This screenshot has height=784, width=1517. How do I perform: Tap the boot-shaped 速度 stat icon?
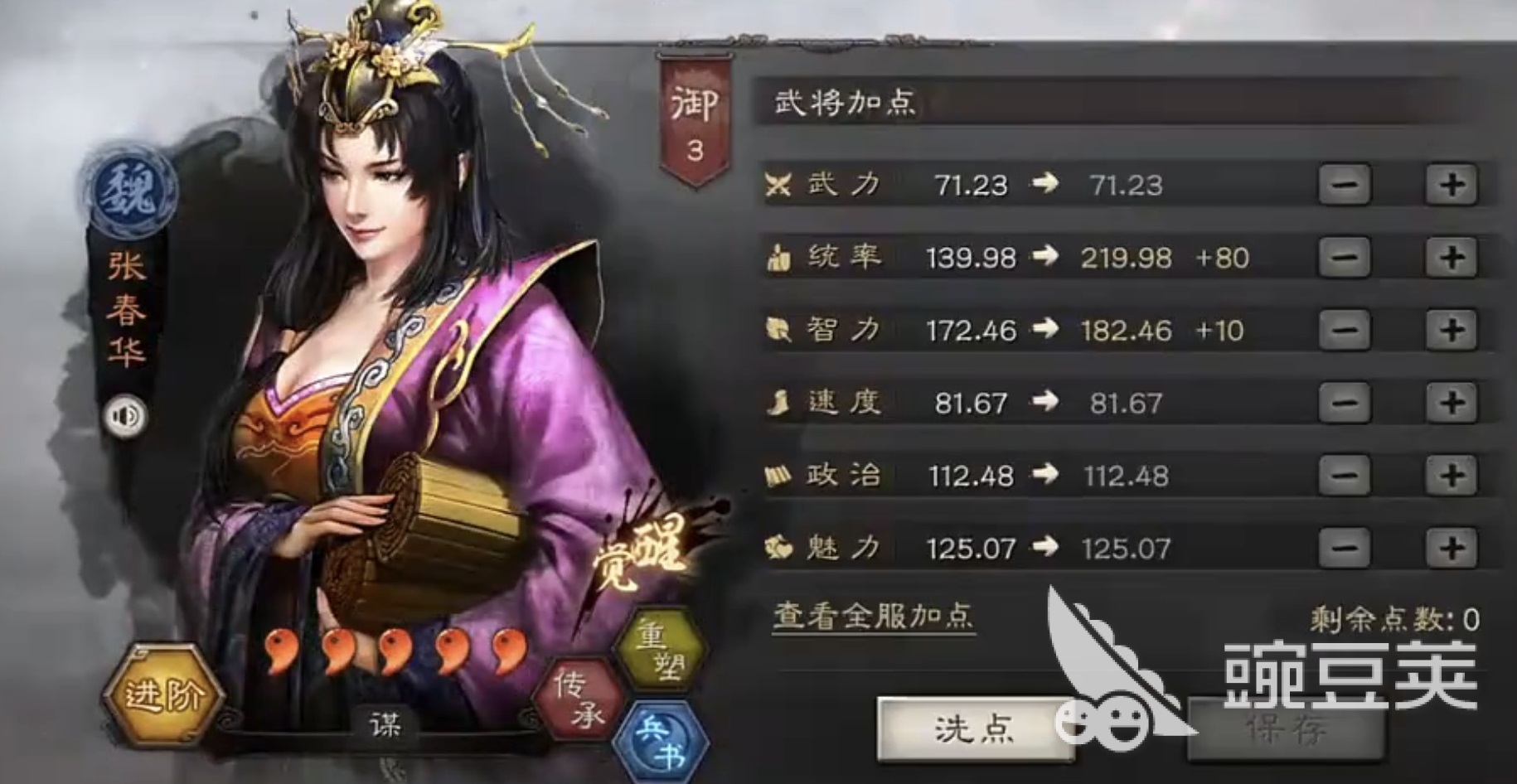coord(778,403)
